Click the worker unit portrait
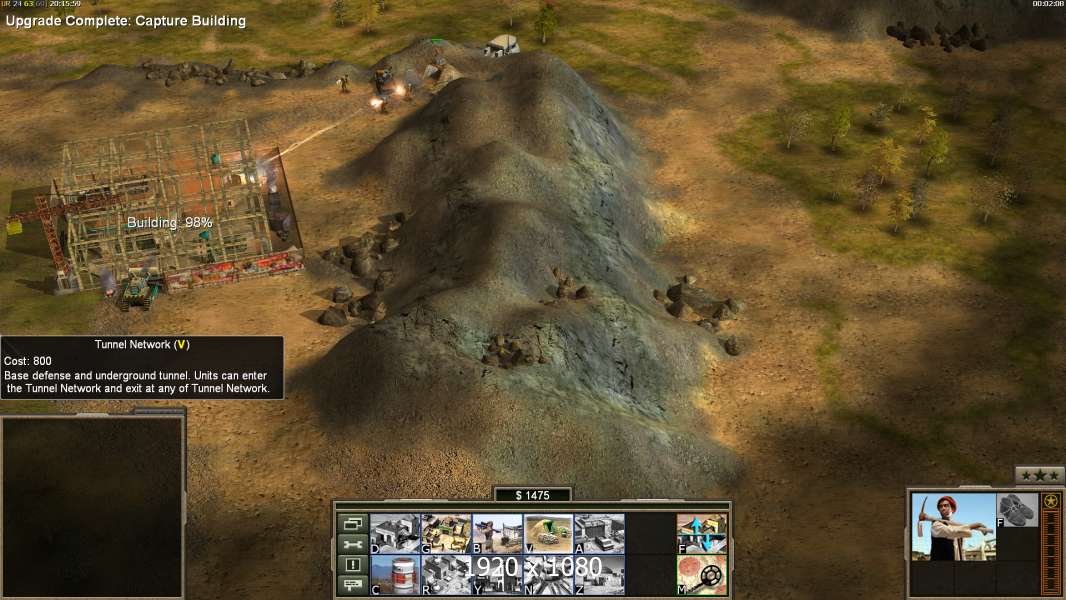 pyautogui.click(x=953, y=526)
